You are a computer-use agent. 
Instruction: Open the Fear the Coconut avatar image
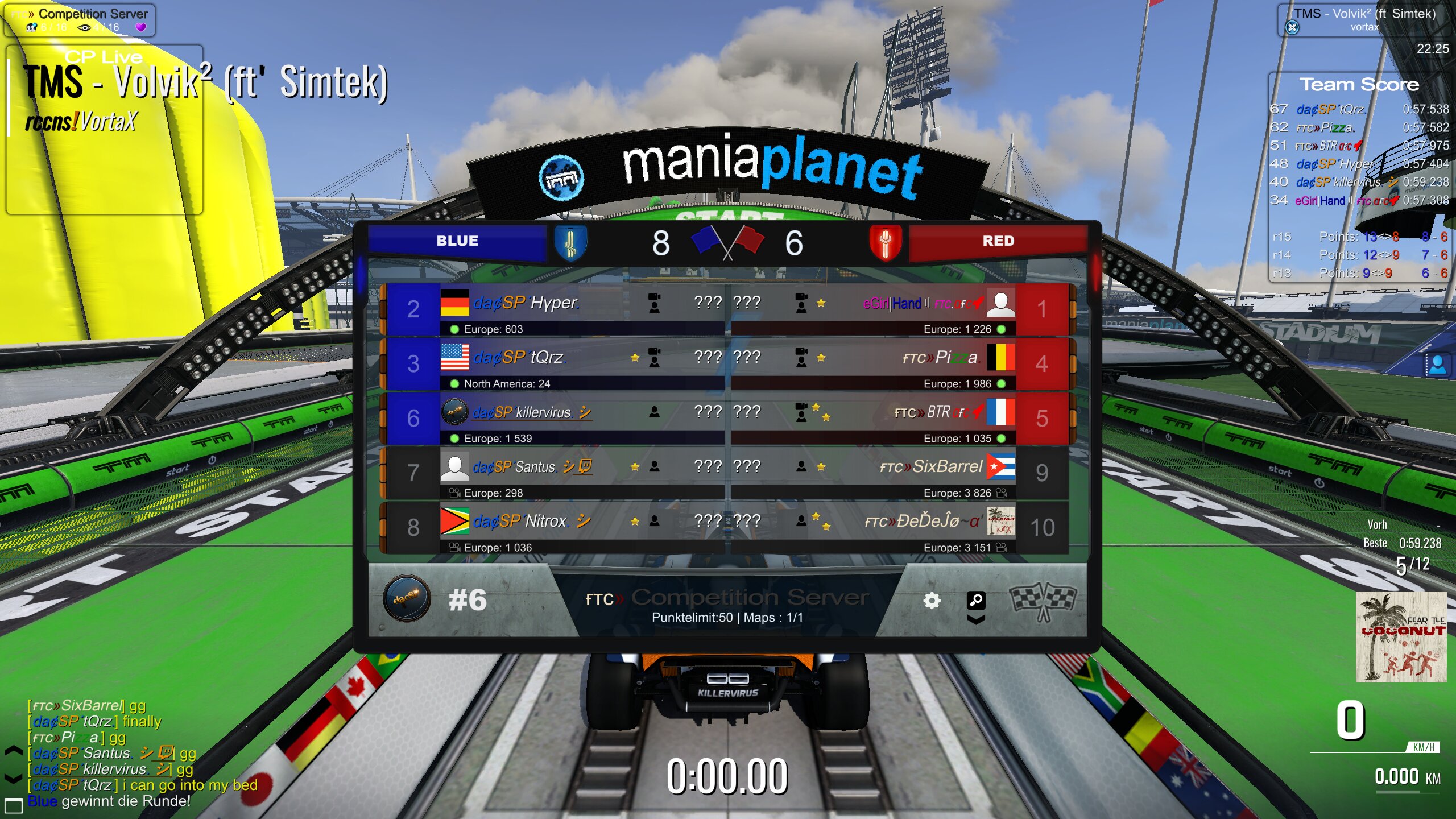pyautogui.click(x=1400, y=636)
